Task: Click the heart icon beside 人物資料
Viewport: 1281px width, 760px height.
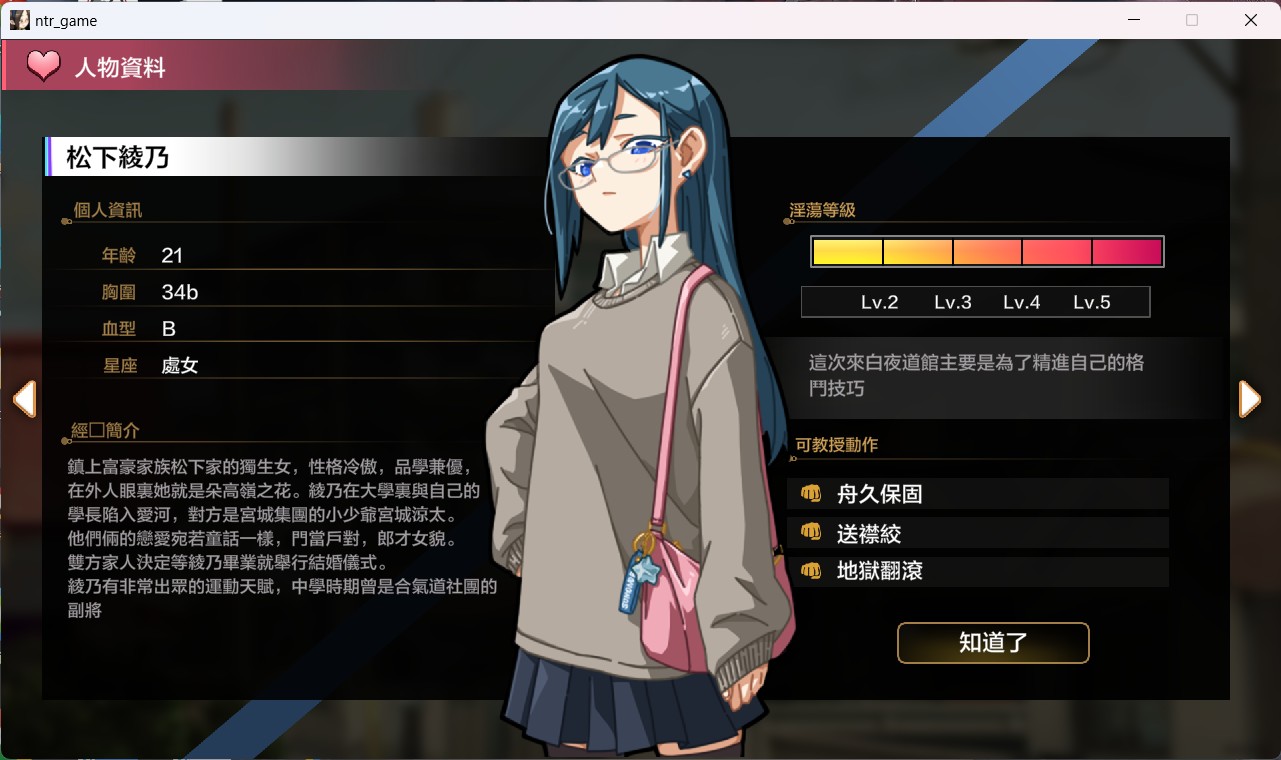Action: pyautogui.click(x=42, y=66)
